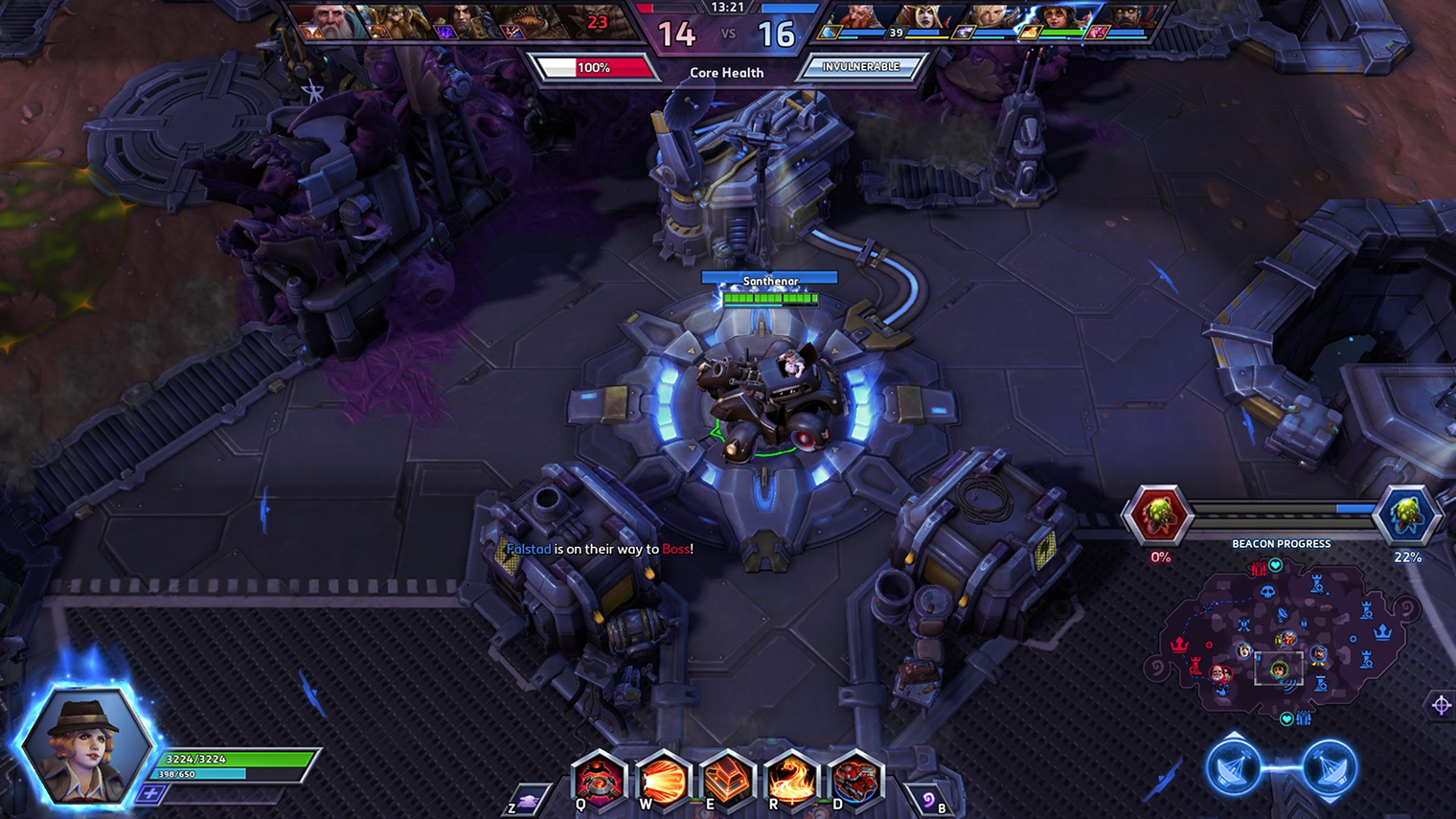This screenshot has height=819, width=1456.
Task: Click the Core Health progress bar
Action: point(595,66)
